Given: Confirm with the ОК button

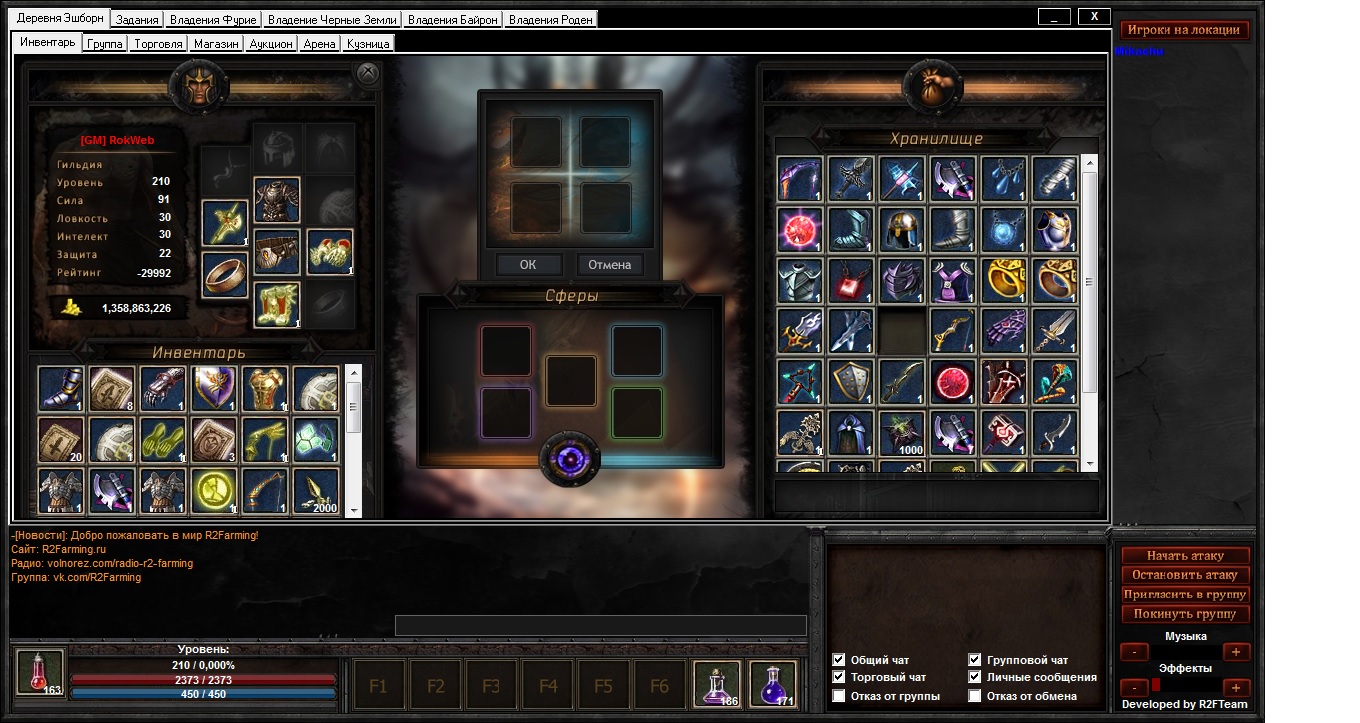Looking at the screenshot, I should click(527, 265).
